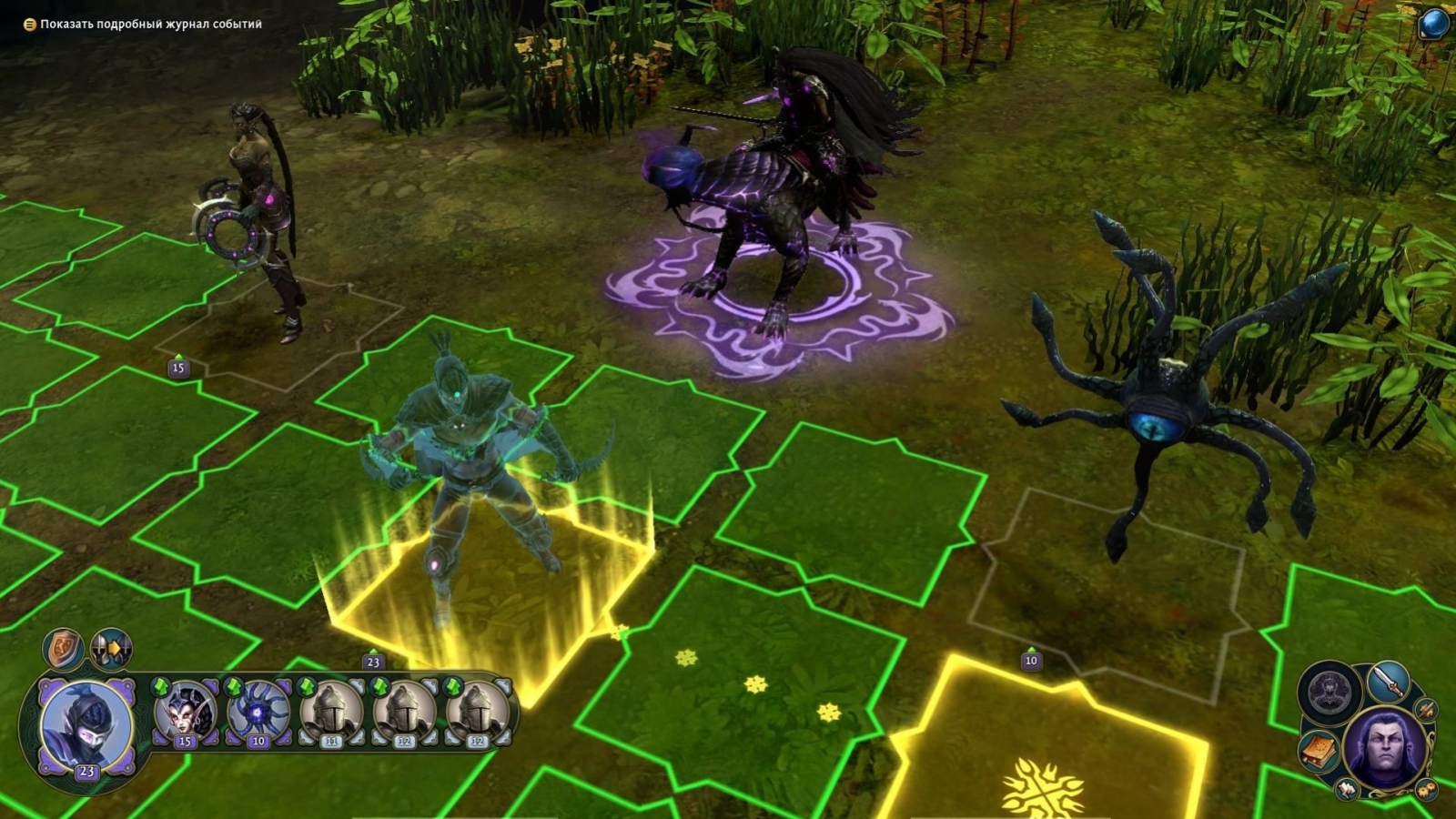Viewport: 1456px width, 819px height.
Task: Click the small sword-and-cog icon above hero face
Action: pos(1425,710)
